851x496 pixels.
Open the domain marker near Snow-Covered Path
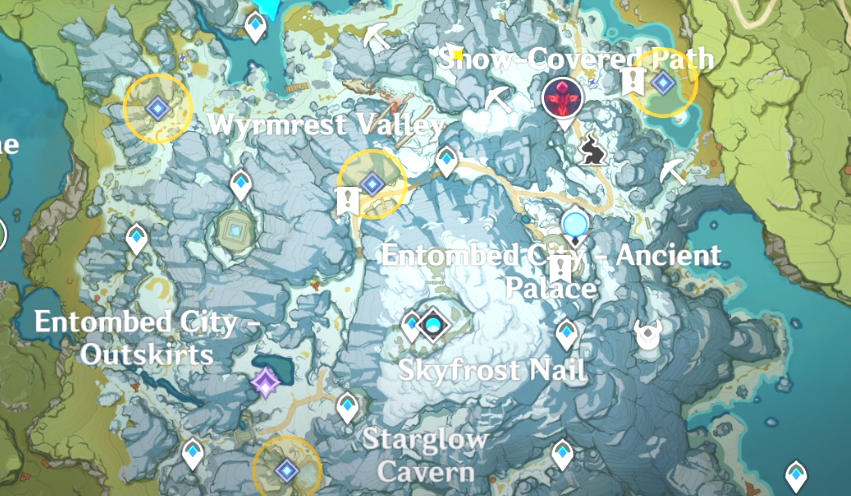pyautogui.click(x=662, y=82)
